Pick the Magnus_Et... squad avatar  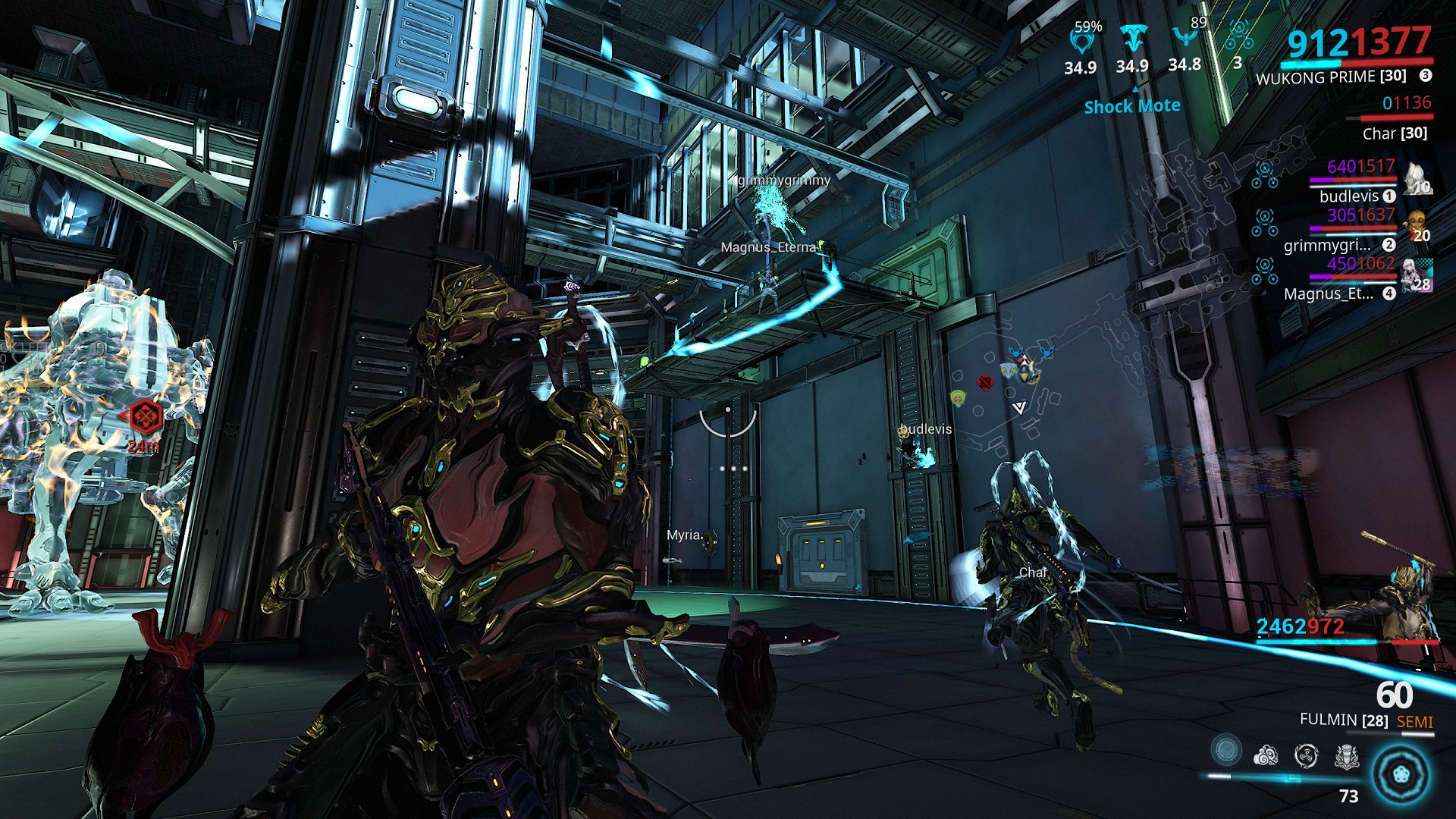pos(1417,276)
